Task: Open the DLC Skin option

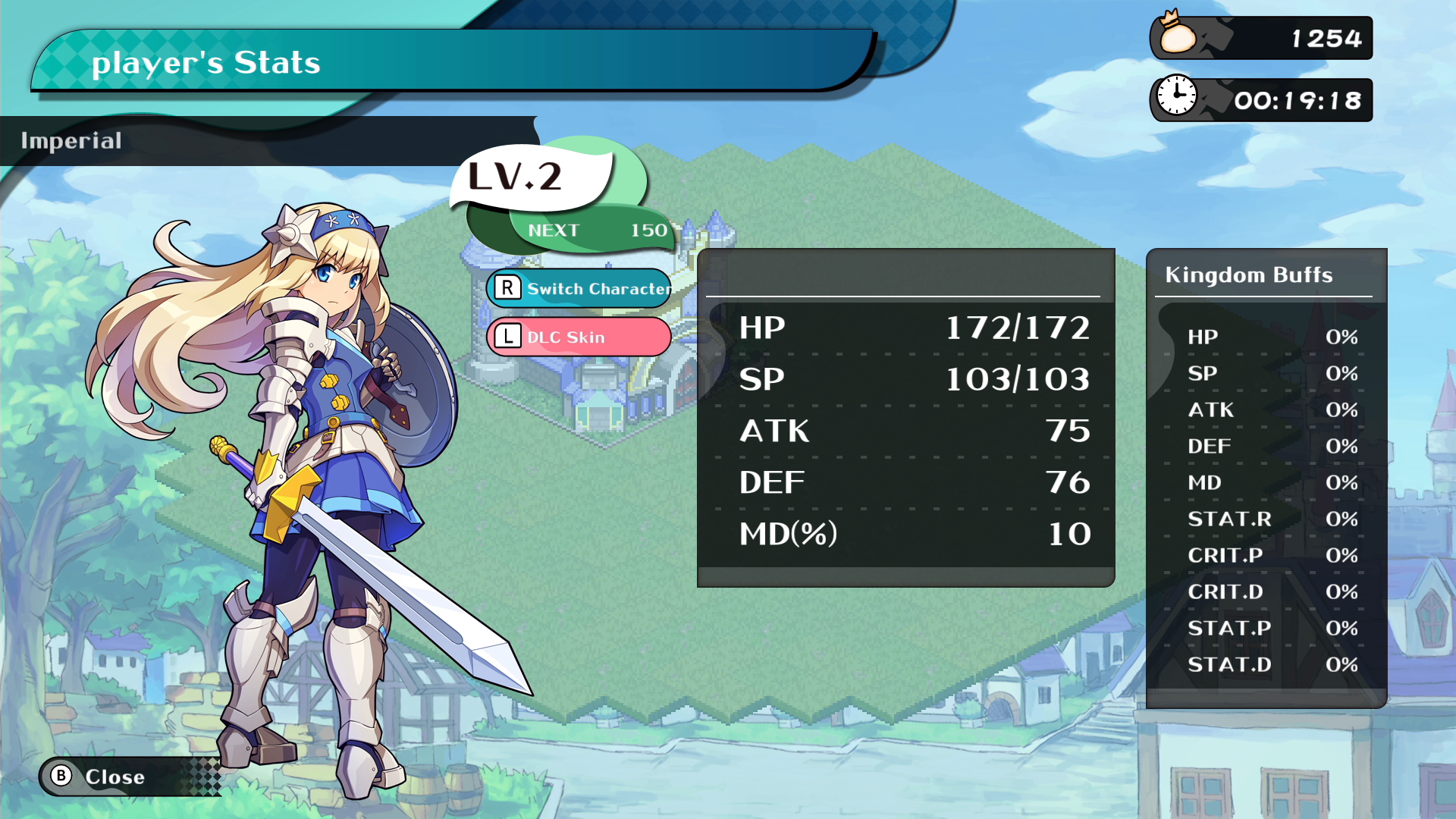Action: click(579, 337)
